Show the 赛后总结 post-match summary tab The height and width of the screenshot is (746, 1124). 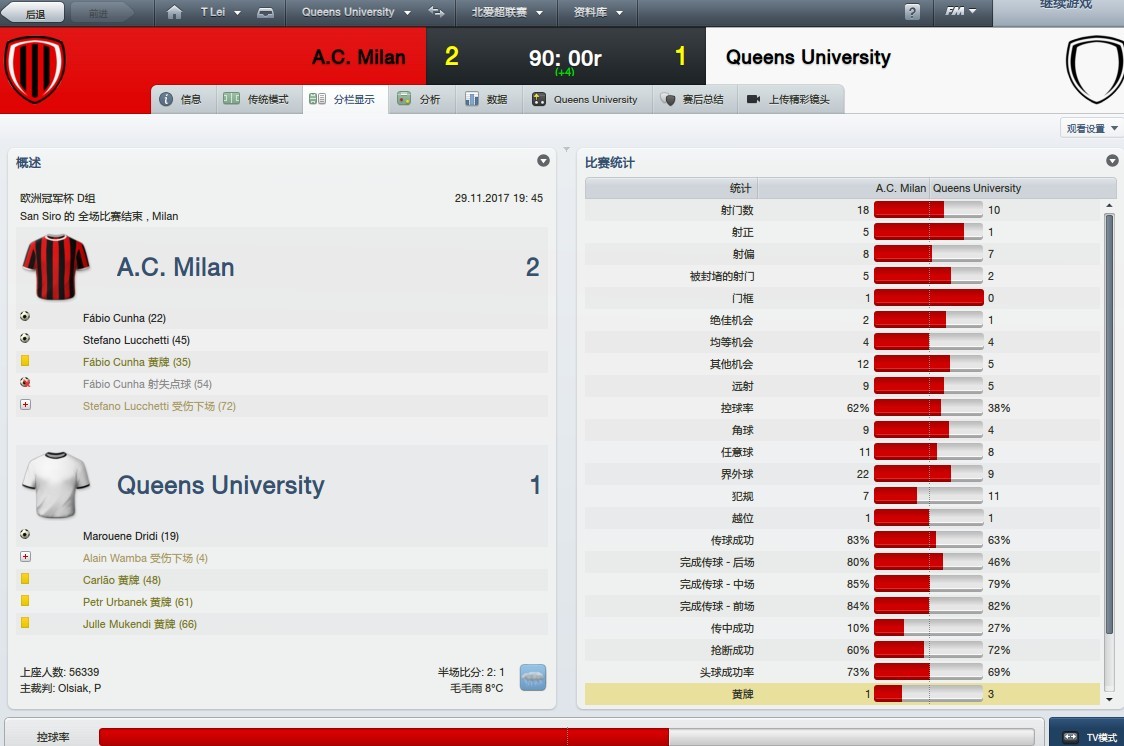point(693,99)
